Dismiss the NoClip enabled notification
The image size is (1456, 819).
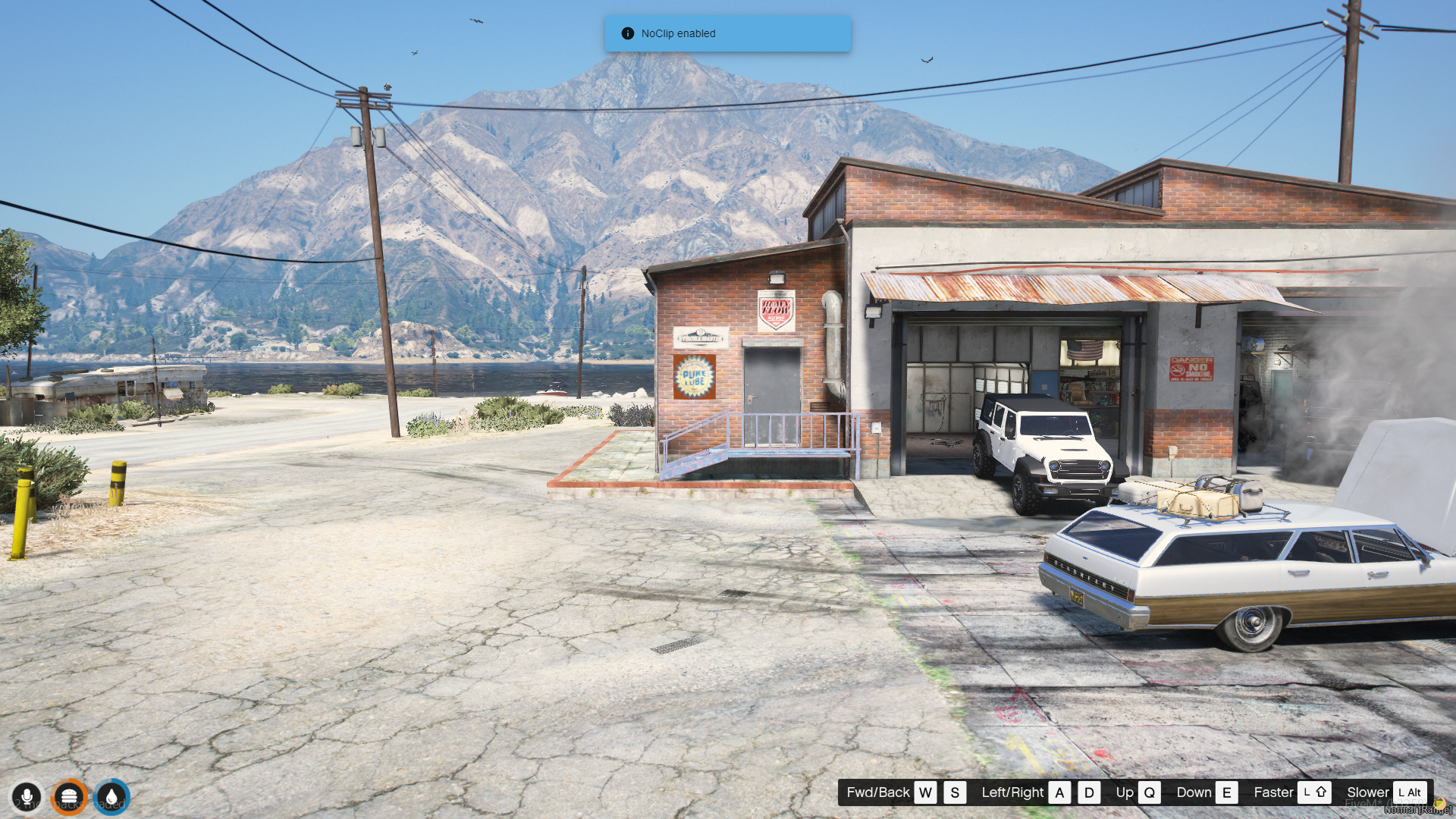(x=727, y=33)
